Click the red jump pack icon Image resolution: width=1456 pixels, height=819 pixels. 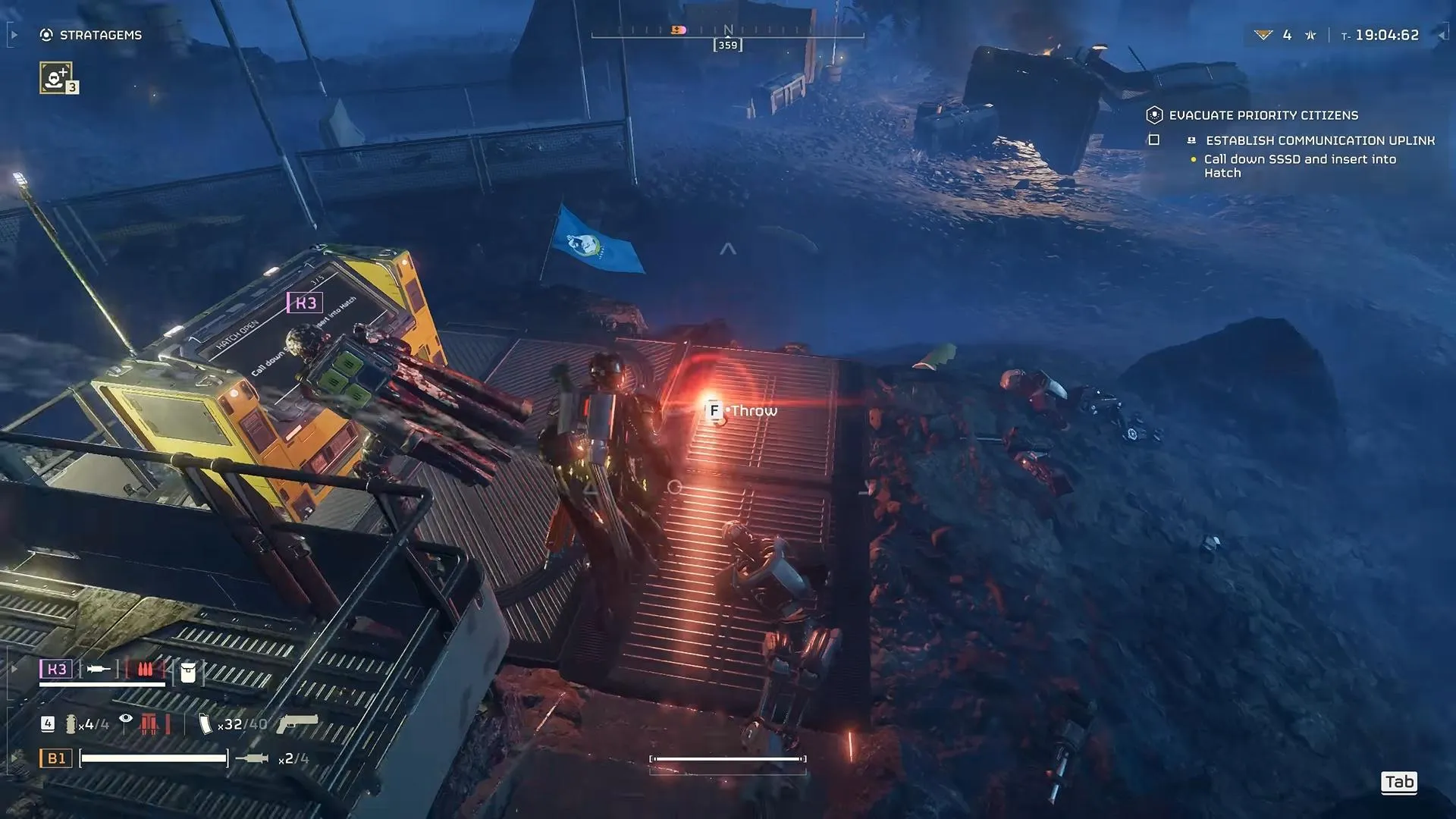(x=149, y=724)
